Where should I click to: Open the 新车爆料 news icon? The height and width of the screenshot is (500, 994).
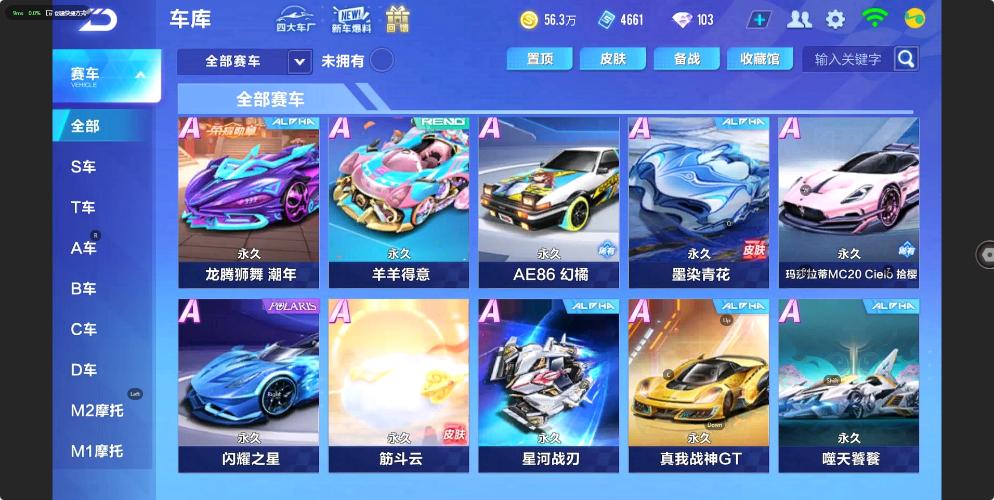(351, 19)
